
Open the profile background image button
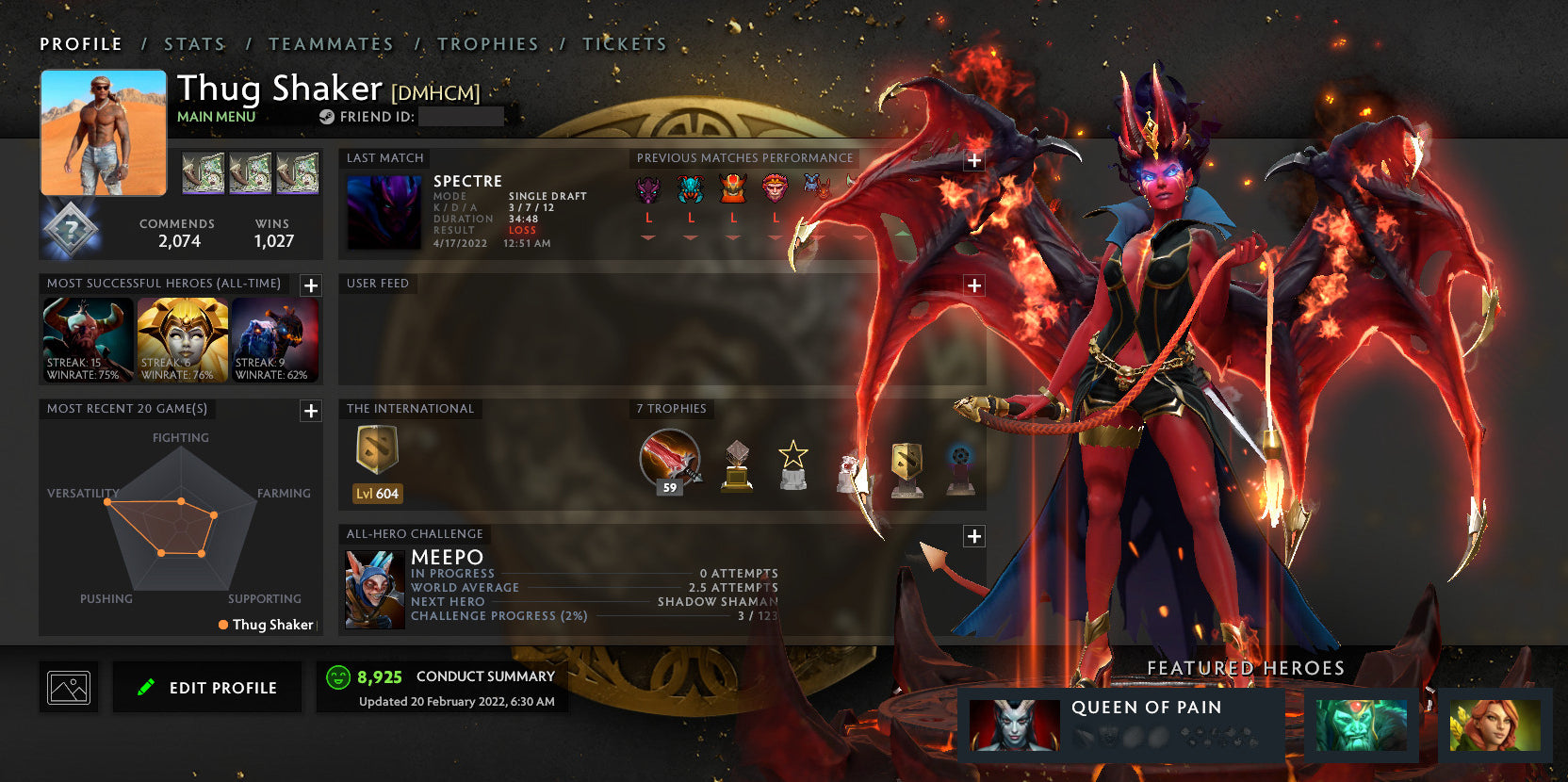[x=69, y=688]
